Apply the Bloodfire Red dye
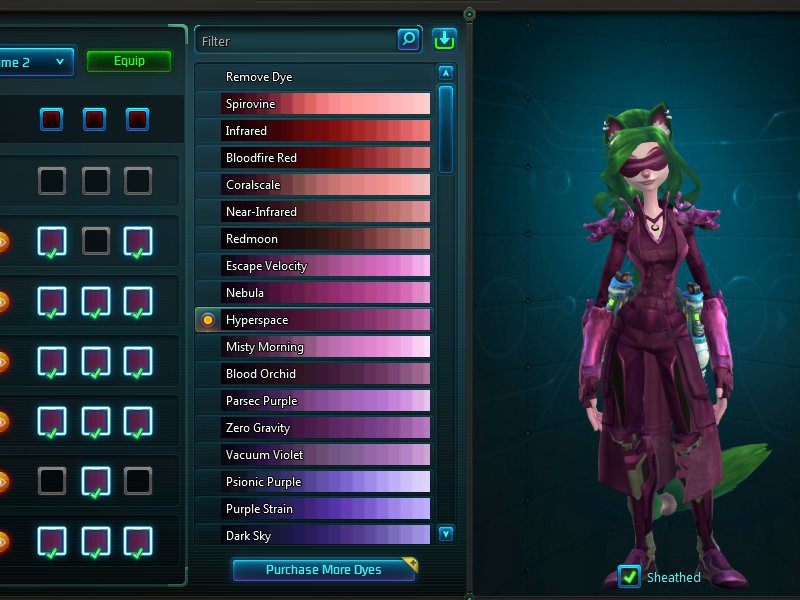The height and width of the screenshot is (600, 800). (313, 158)
